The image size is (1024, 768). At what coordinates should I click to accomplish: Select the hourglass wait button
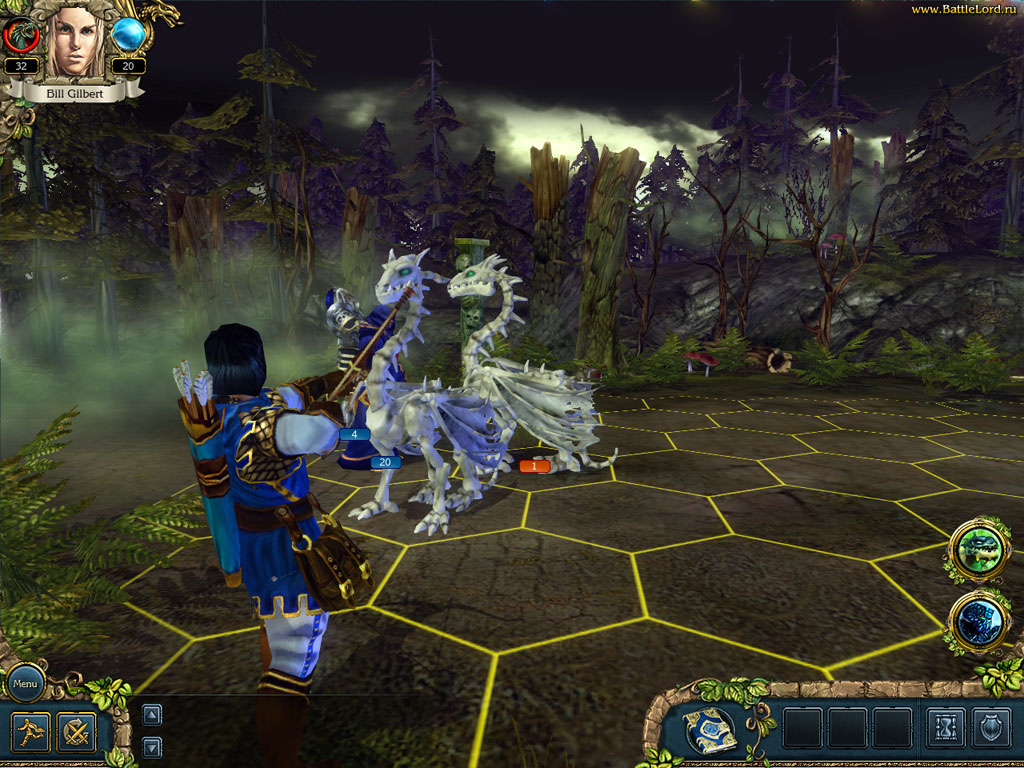click(945, 729)
